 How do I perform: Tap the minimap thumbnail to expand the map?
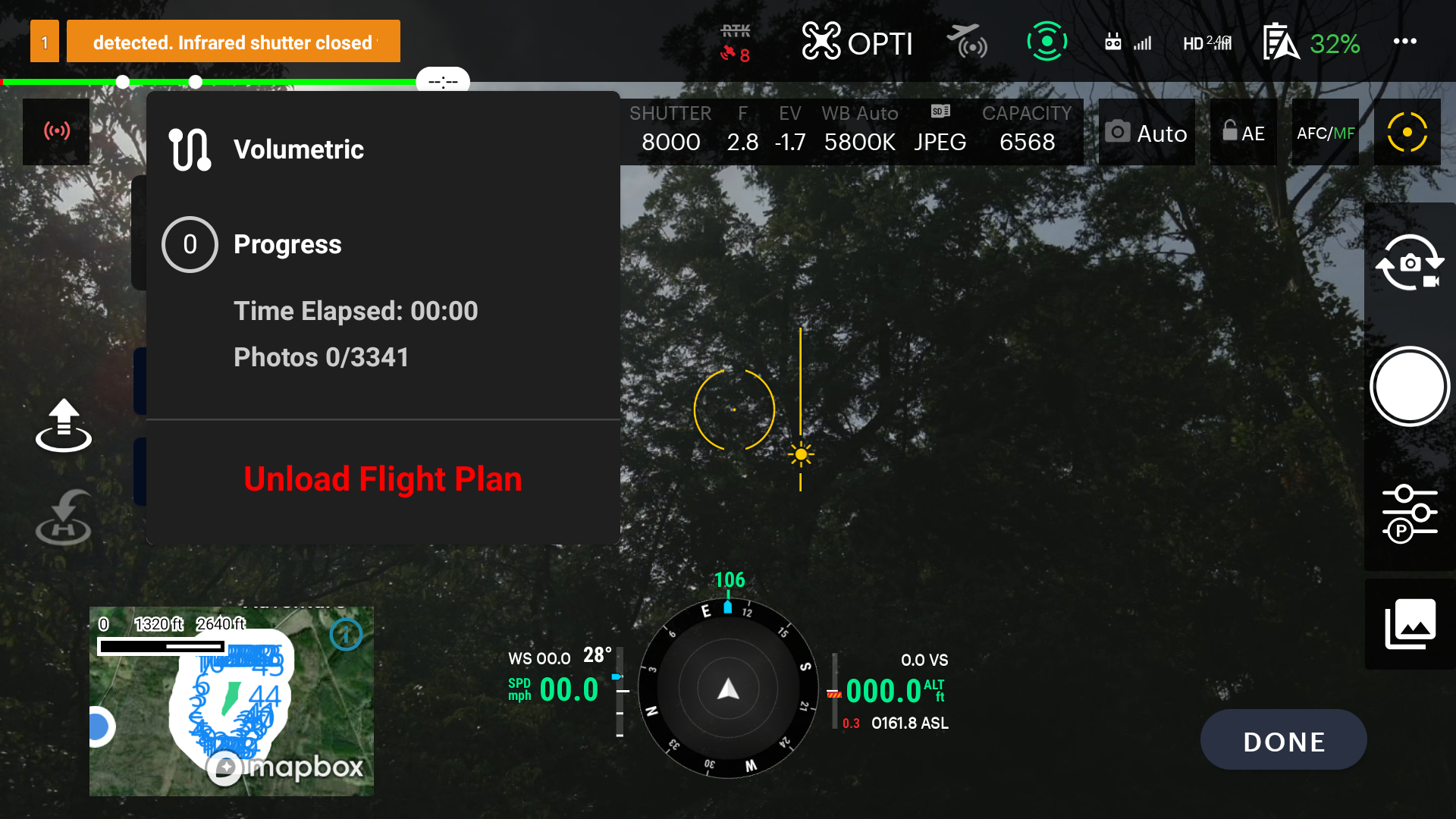pyautogui.click(x=231, y=701)
